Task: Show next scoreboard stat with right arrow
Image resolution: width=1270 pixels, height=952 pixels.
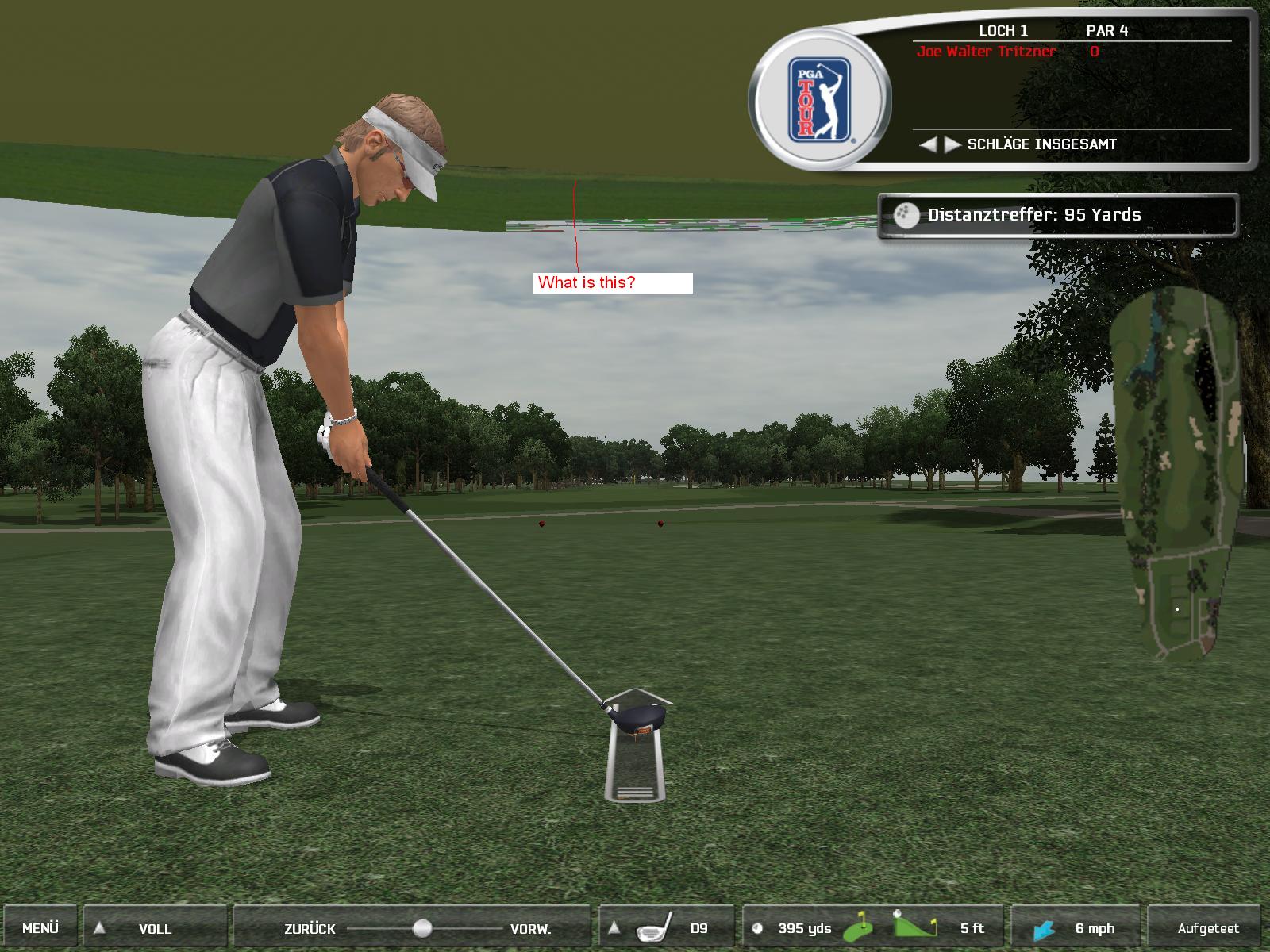Action: [951, 144]
